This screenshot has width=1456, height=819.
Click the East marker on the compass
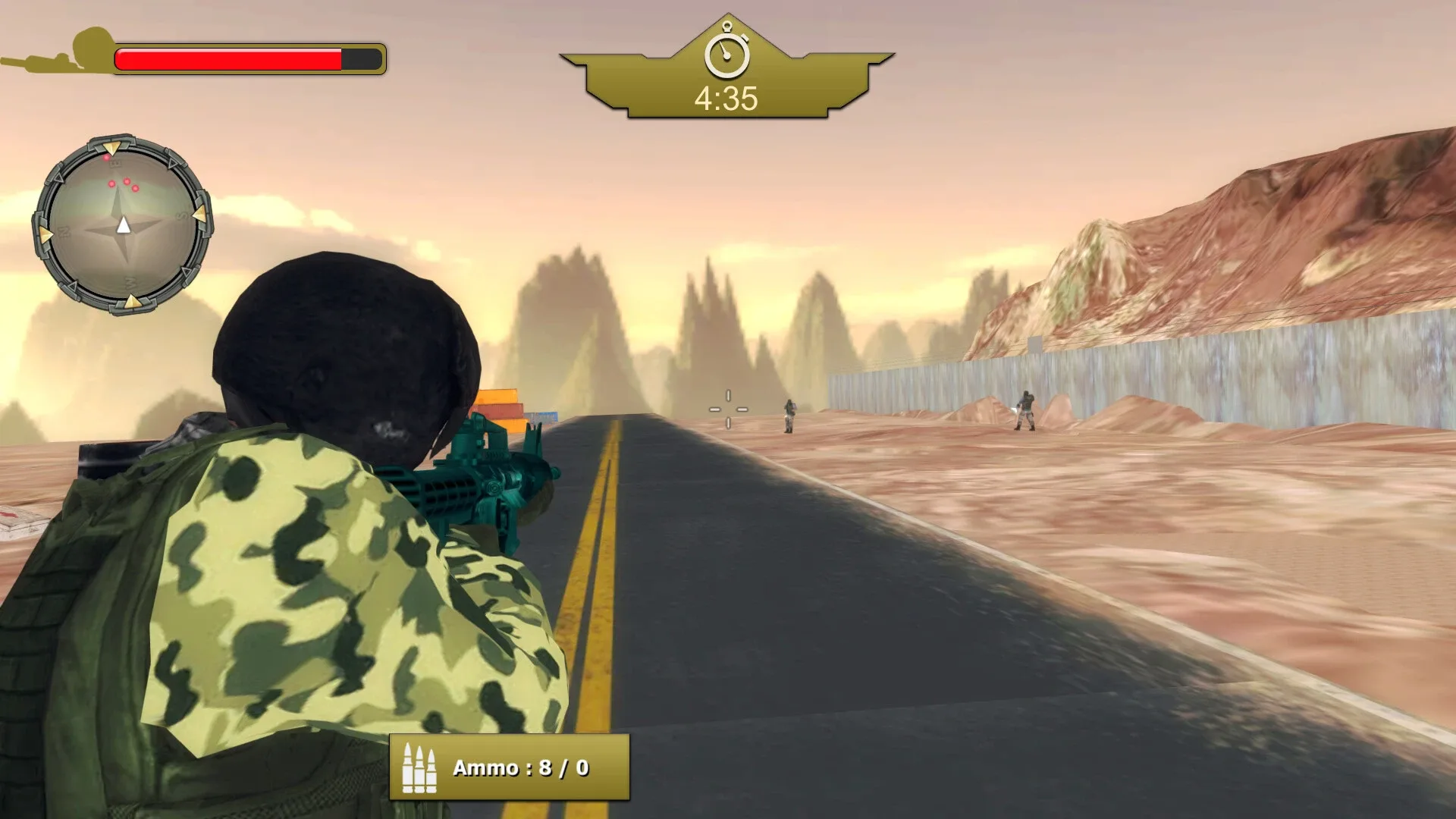click(x=115, y=164)
